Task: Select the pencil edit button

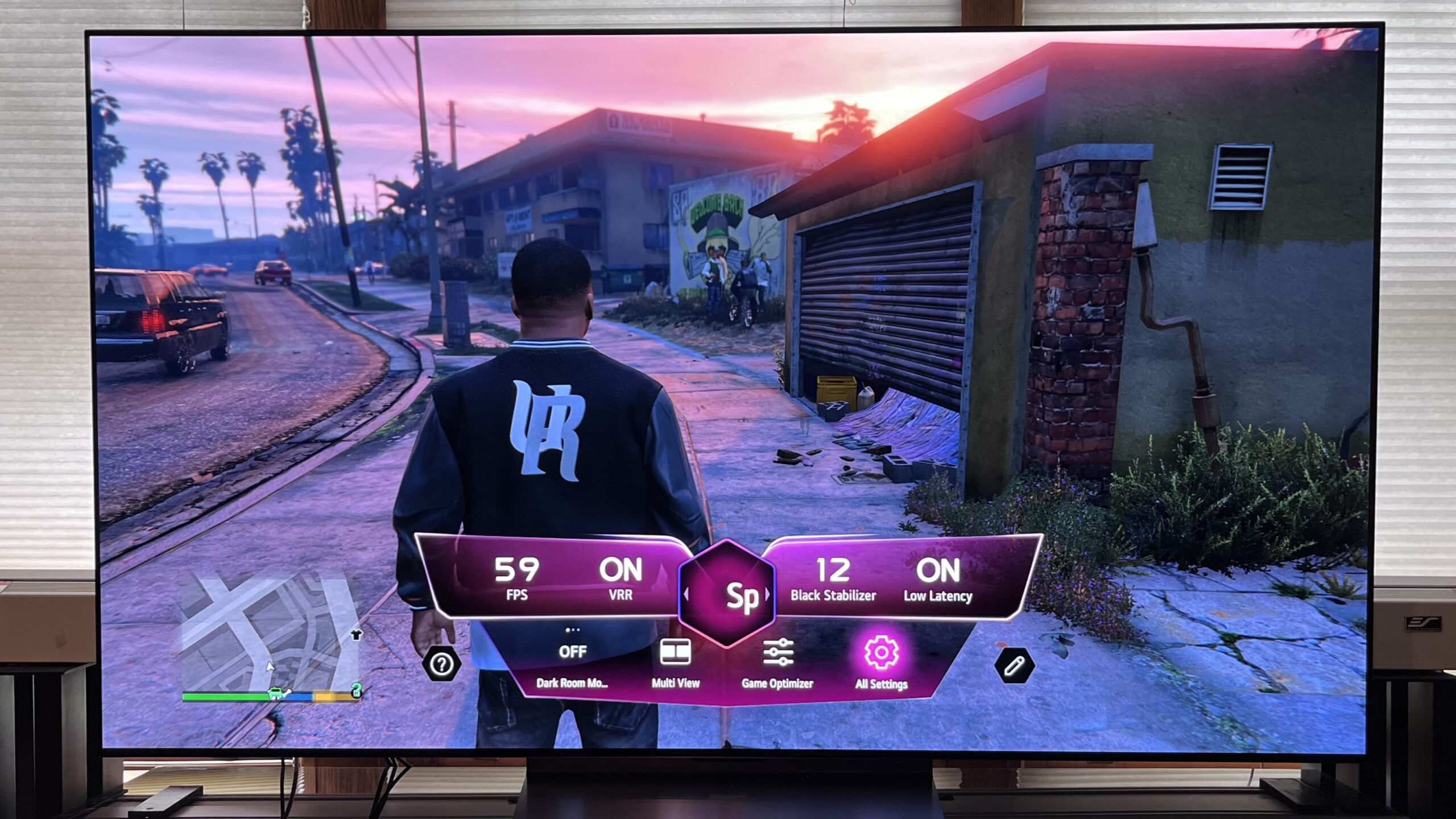Action: click(x=1014, y=665)
